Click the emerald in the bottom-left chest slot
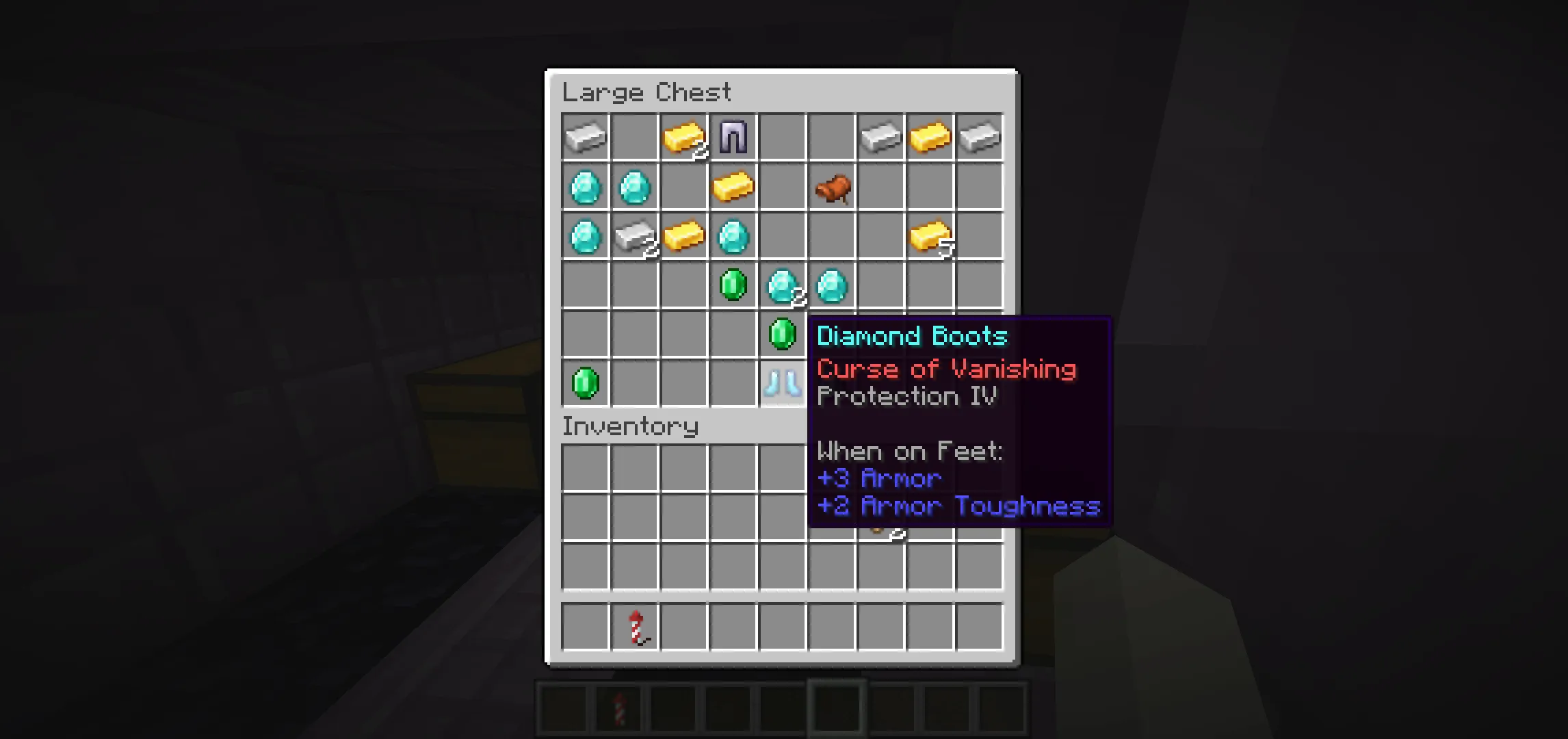This screenshot has width=1568, height=739. [585, 385]
